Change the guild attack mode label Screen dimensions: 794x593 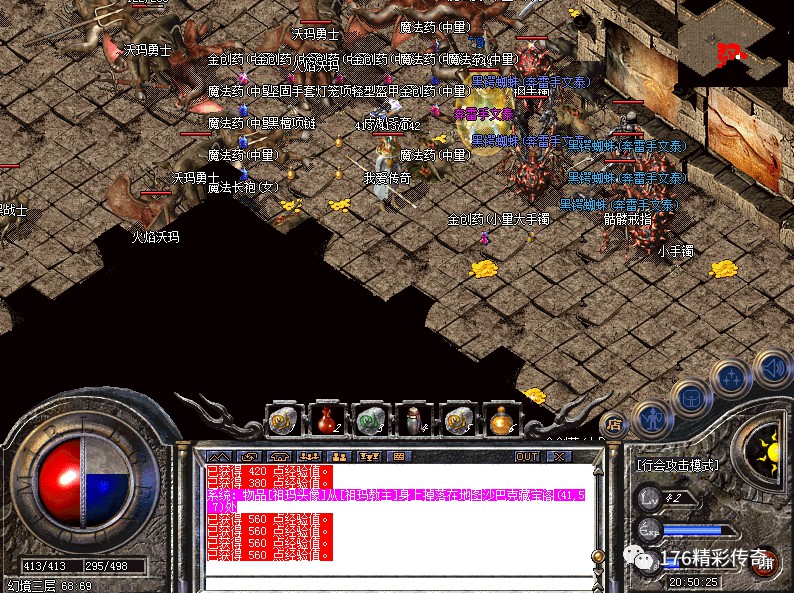(678, 466)
